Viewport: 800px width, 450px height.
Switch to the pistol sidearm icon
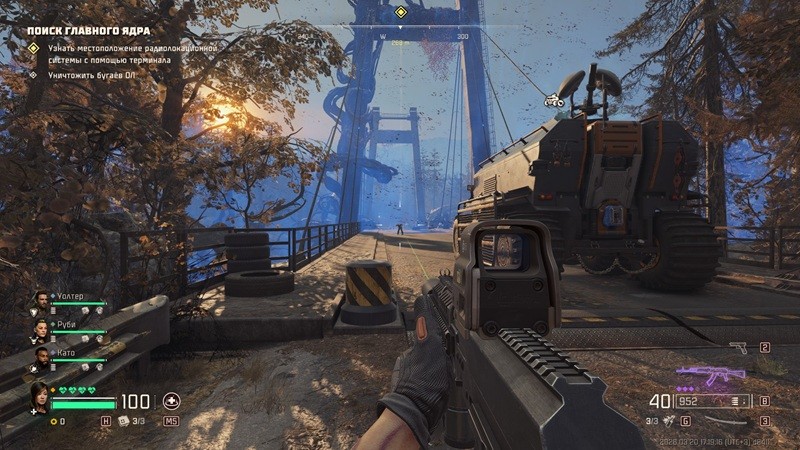[738, 348]
